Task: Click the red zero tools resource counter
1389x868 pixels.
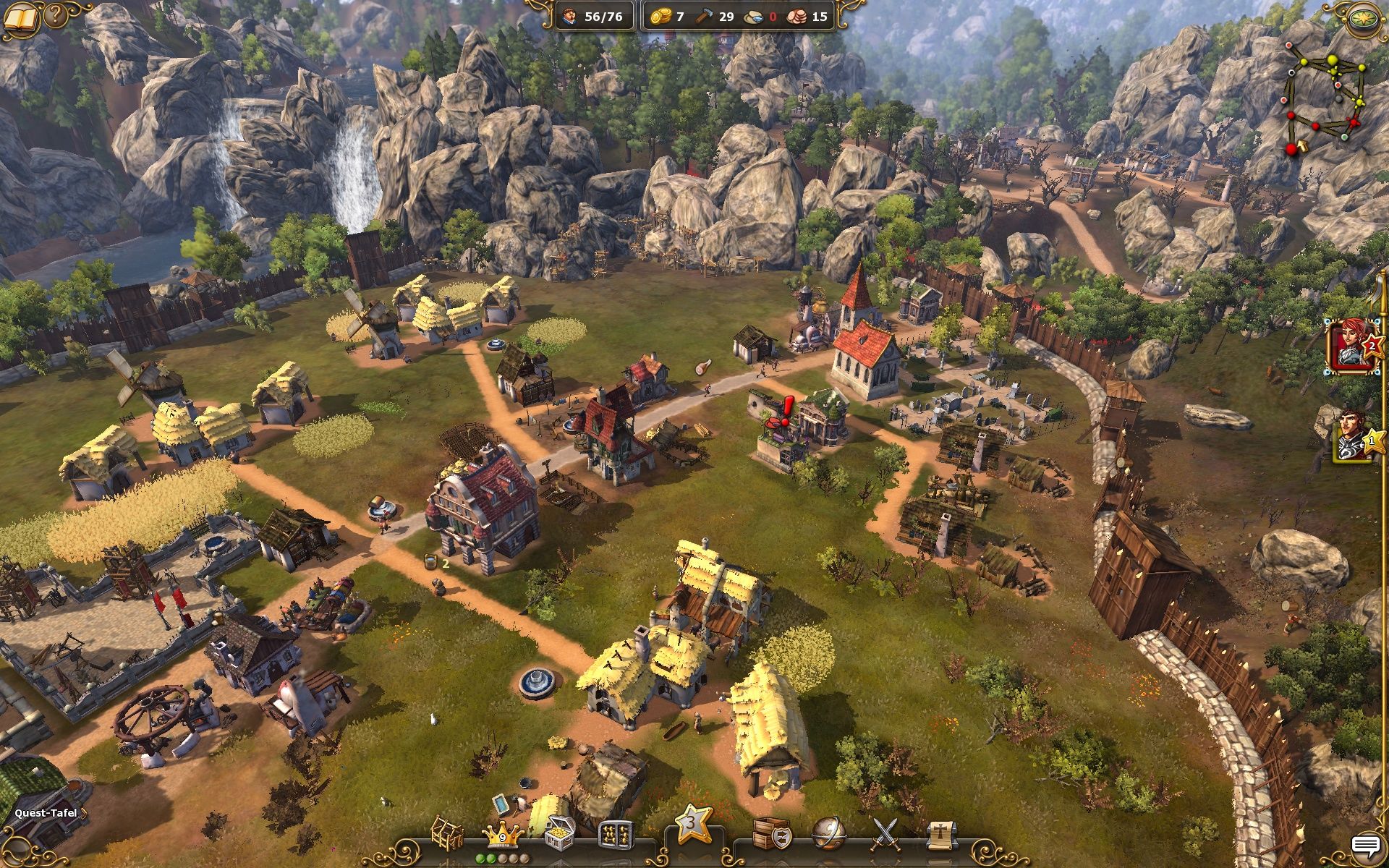Action: click(772, 17)
